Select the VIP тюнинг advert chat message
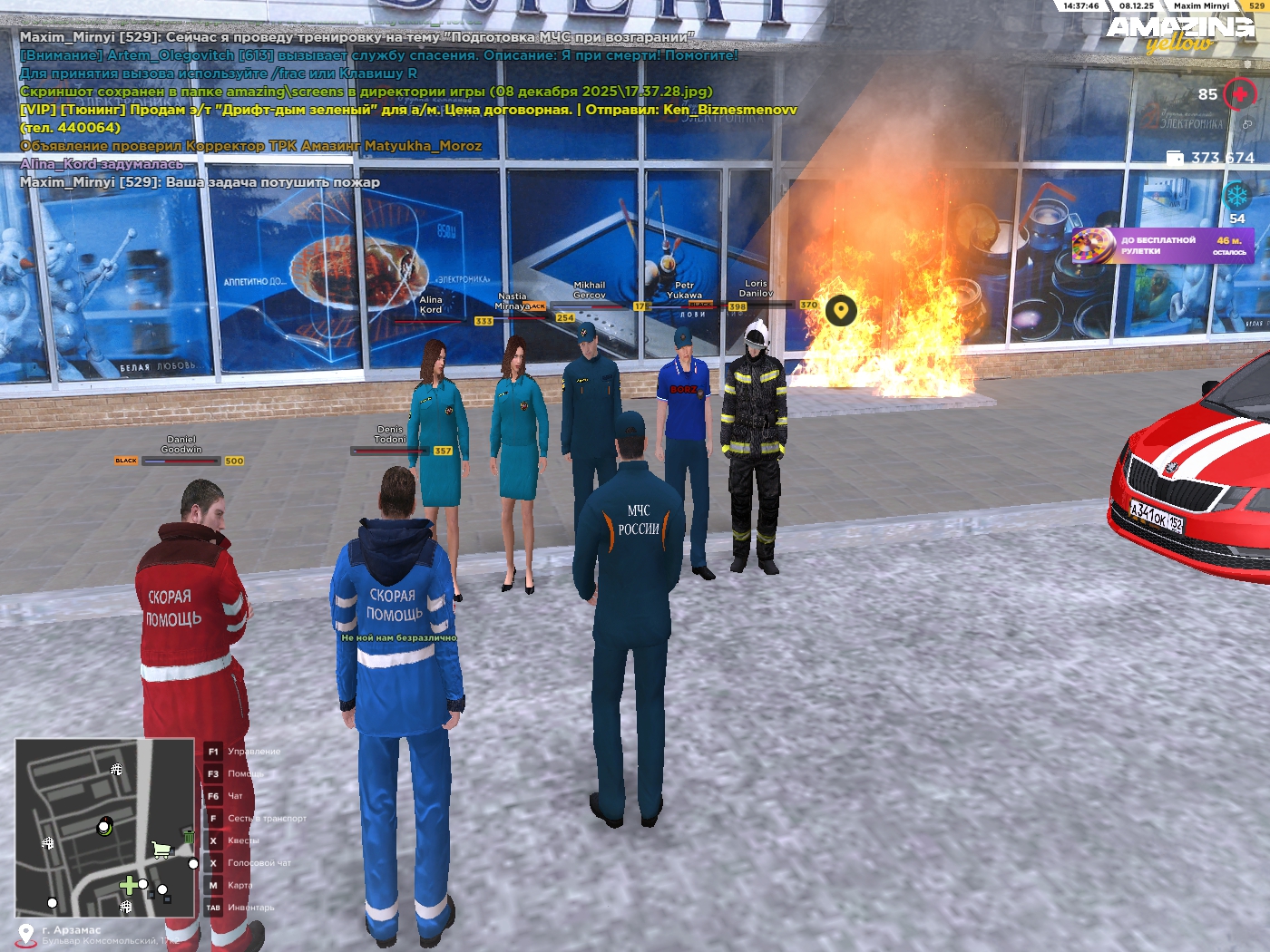 tap(408, 110)
